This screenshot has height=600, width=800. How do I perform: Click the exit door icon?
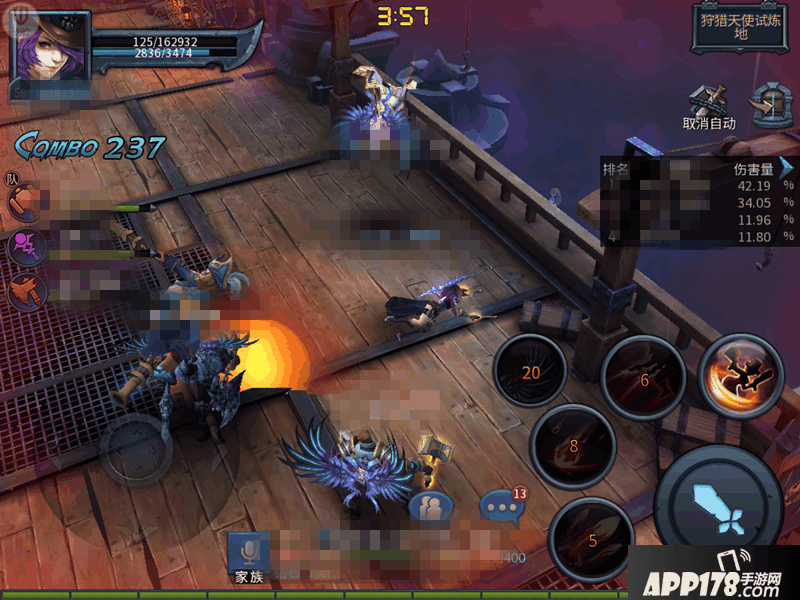[769, 102]
